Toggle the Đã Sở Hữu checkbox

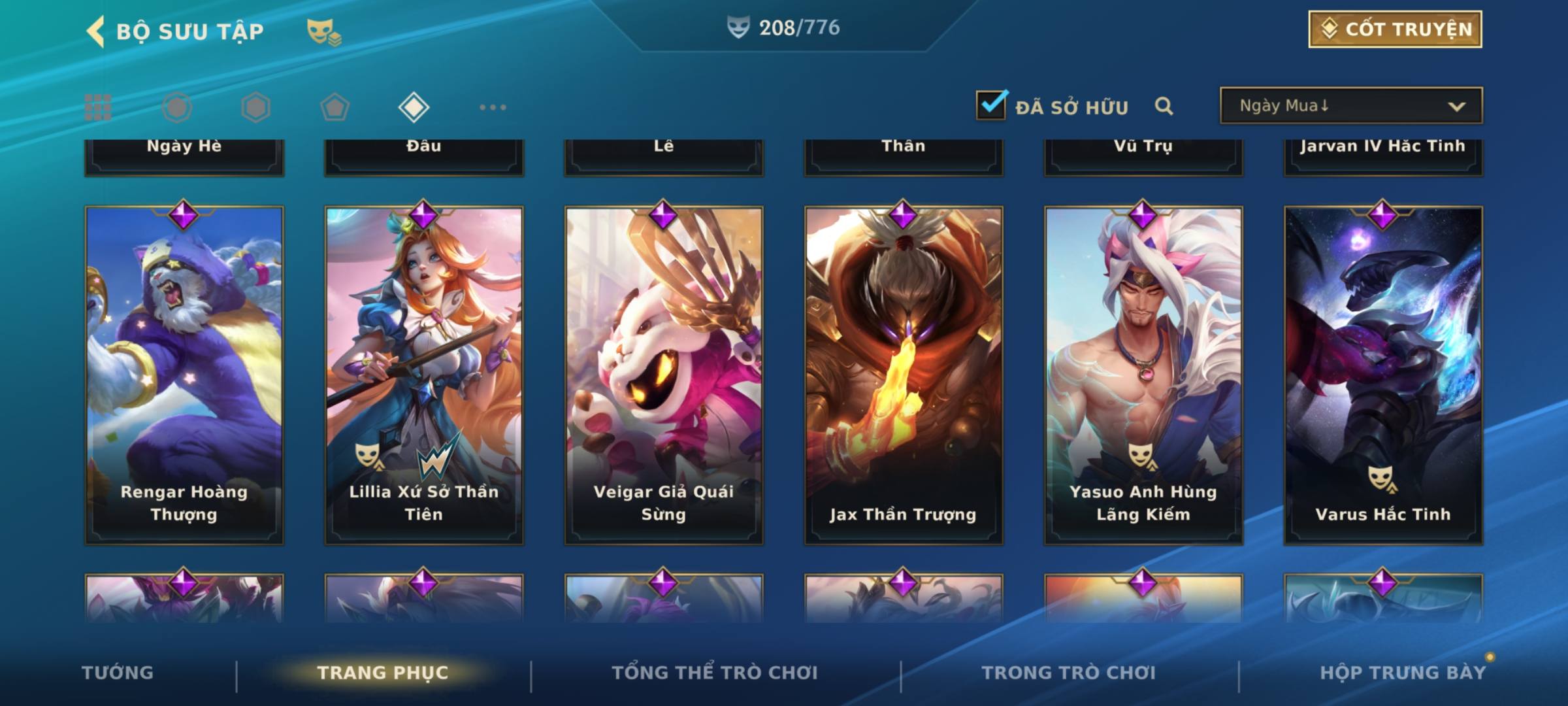pos(991,105)
